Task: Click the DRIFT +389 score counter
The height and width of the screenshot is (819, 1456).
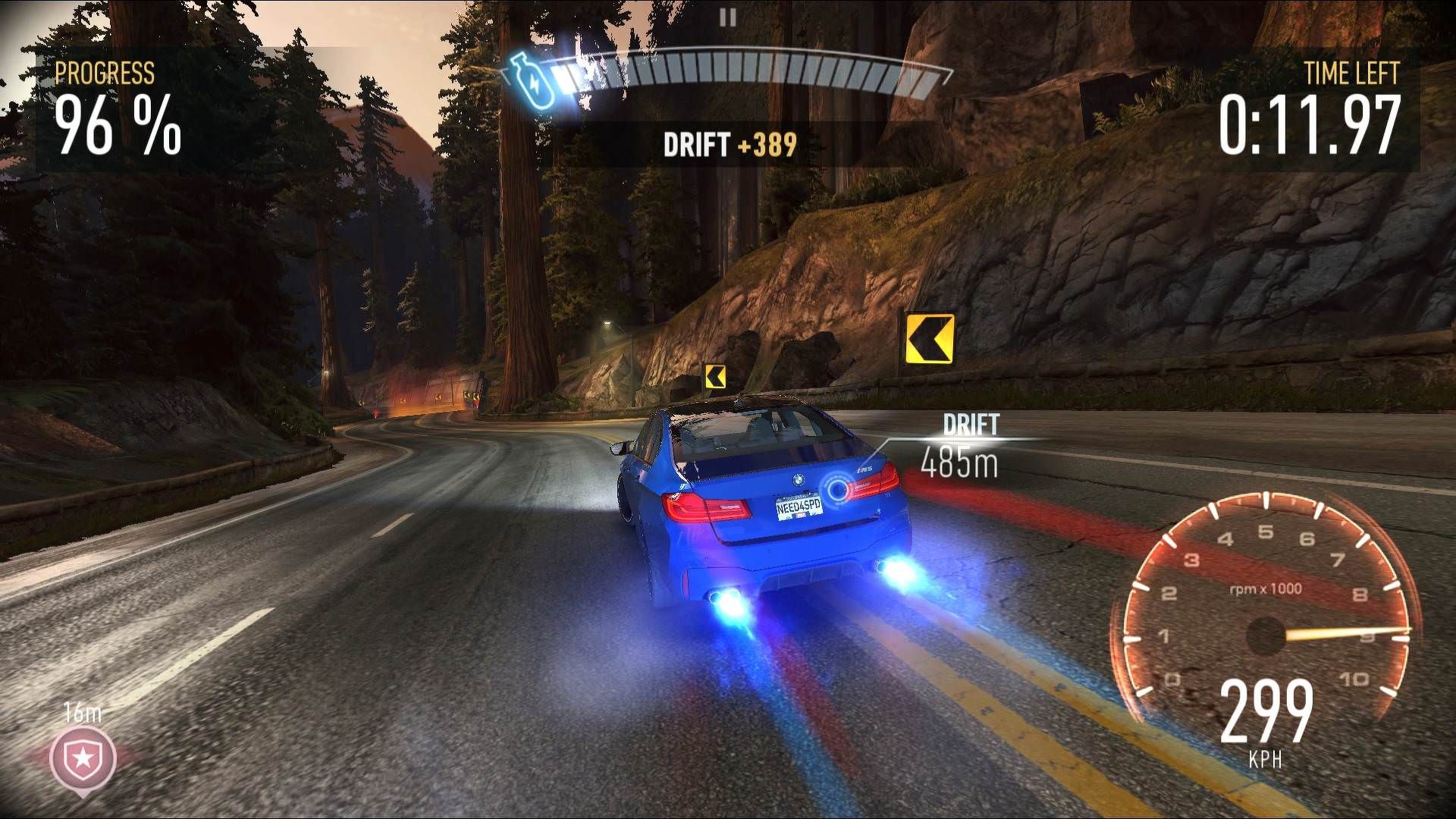Action: coord(730,142)
